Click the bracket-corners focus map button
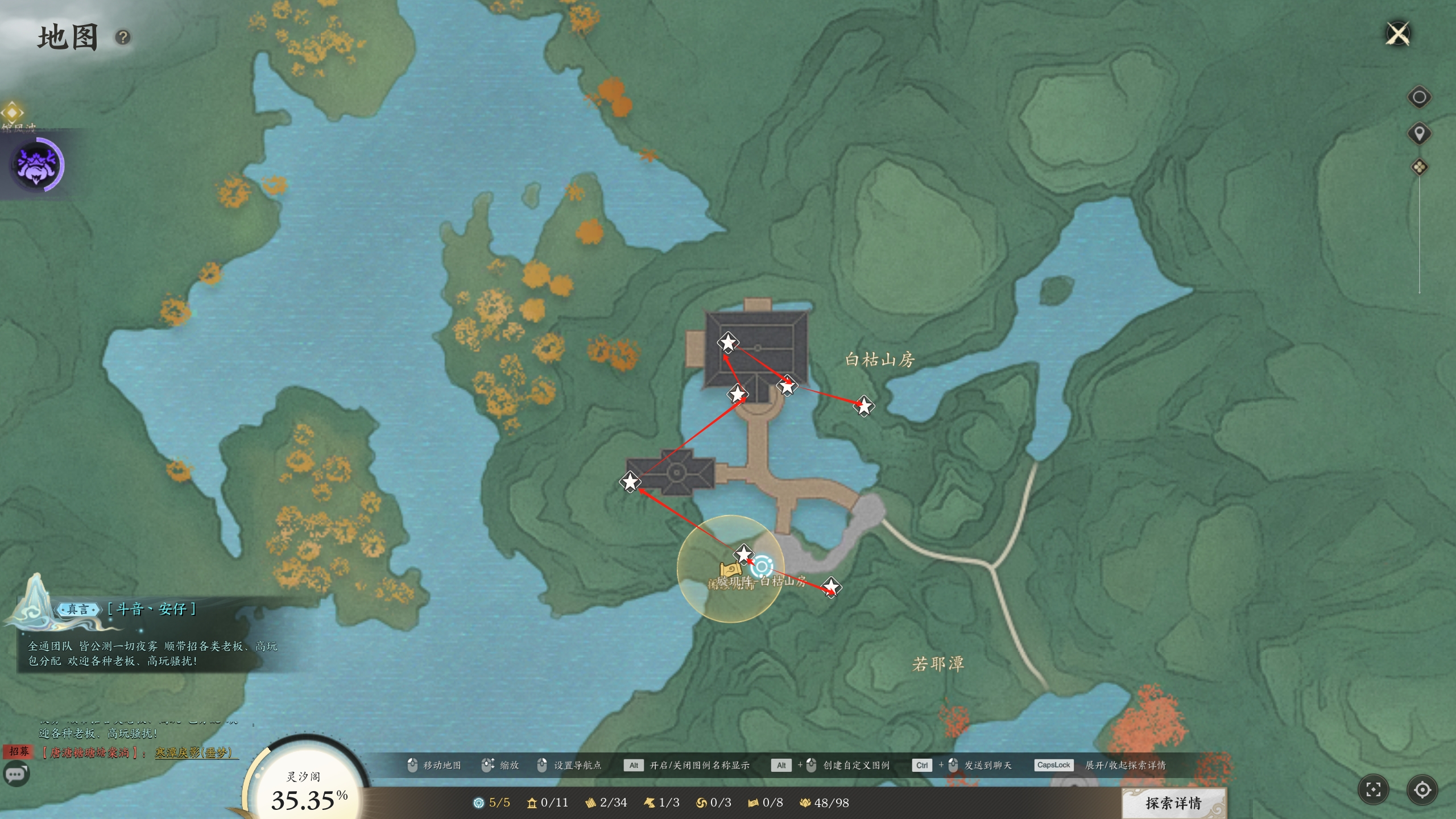Viewport: 1456px width, 819px height. tap(1373, 789)
